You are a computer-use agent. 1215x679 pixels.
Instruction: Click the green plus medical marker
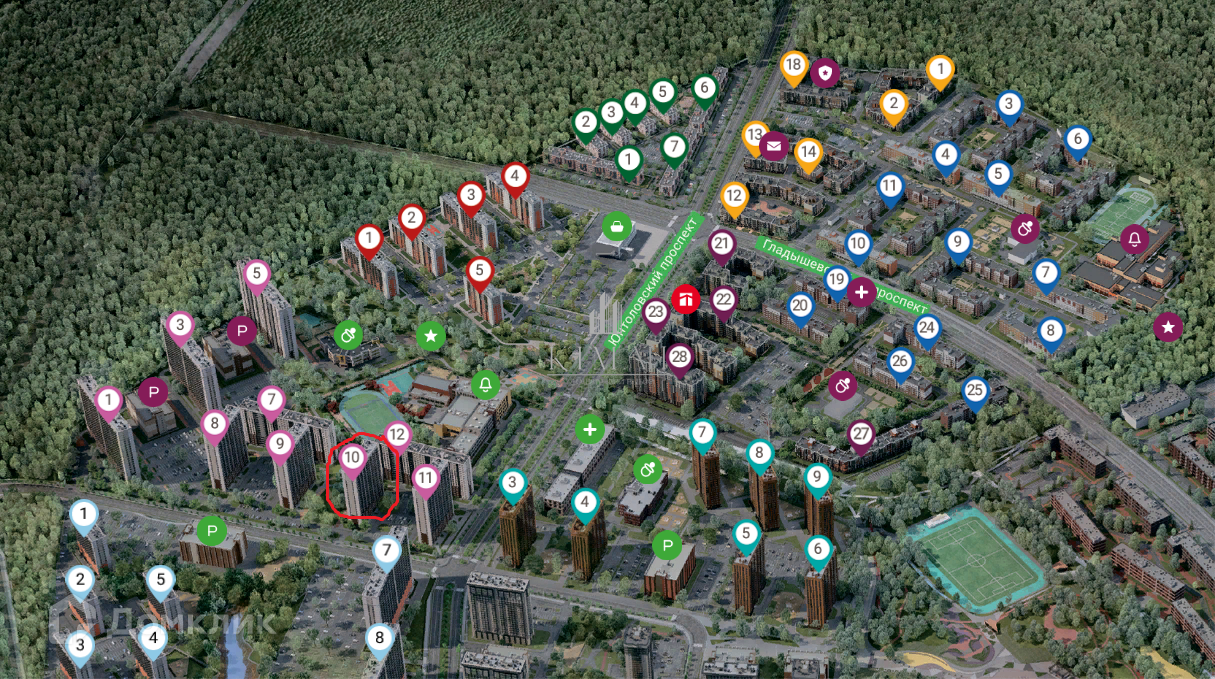[591, 430]
